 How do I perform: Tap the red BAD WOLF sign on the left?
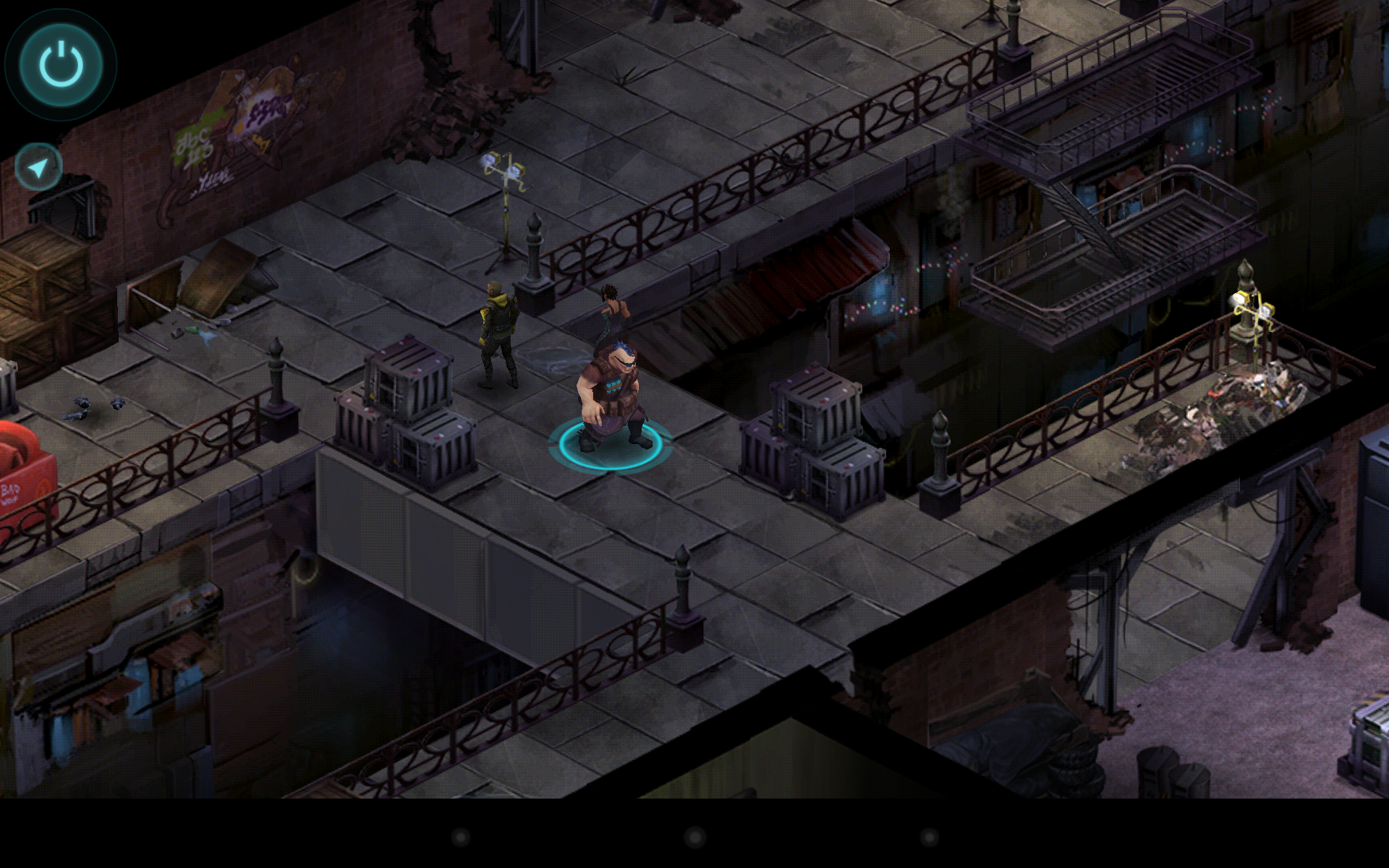click(22, 470)
